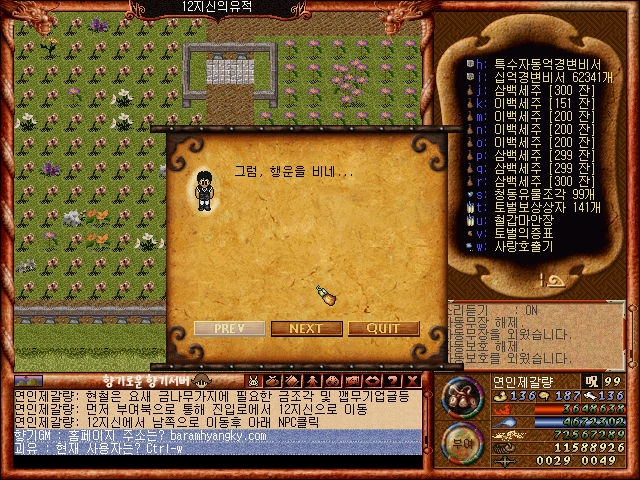Advance the dialogue with NEXT
The image size is (640, 480).
point(305,328)
